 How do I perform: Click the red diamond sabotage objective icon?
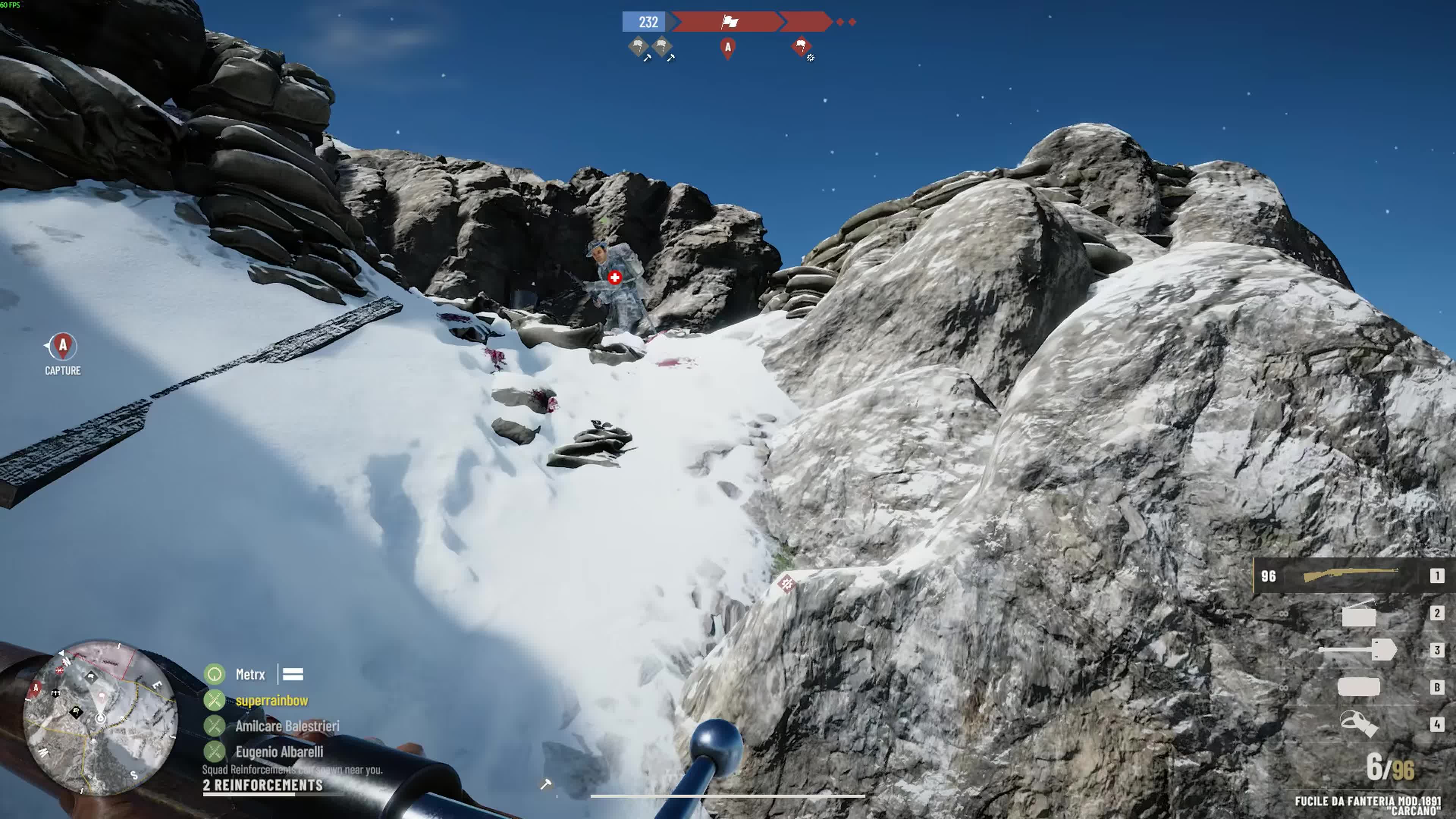[801, 46]
